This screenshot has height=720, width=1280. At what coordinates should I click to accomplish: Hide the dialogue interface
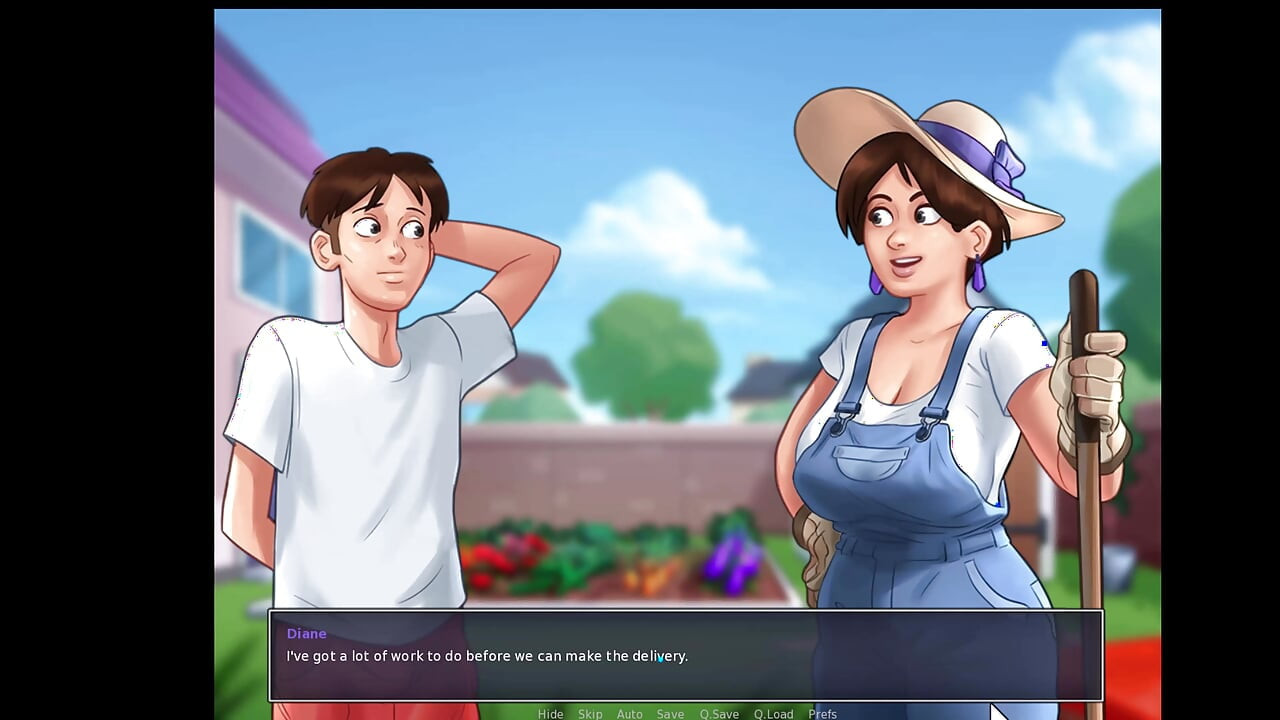tap(551, 714)
